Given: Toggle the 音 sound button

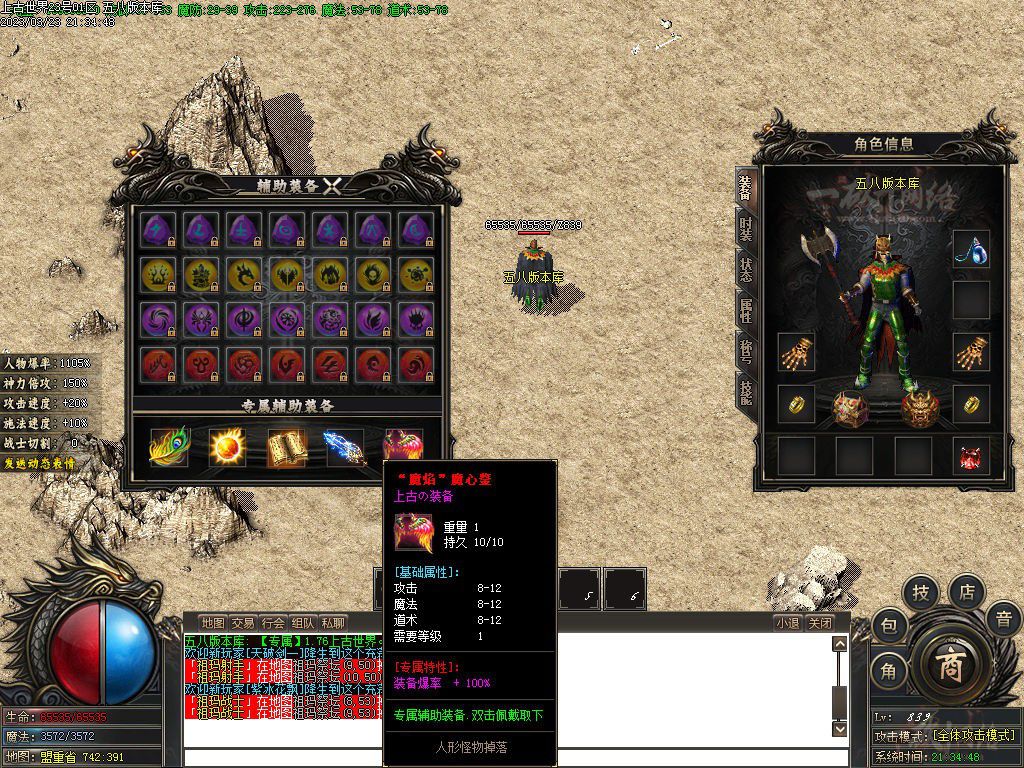Looking at the screenshot, I should 1003,620.
